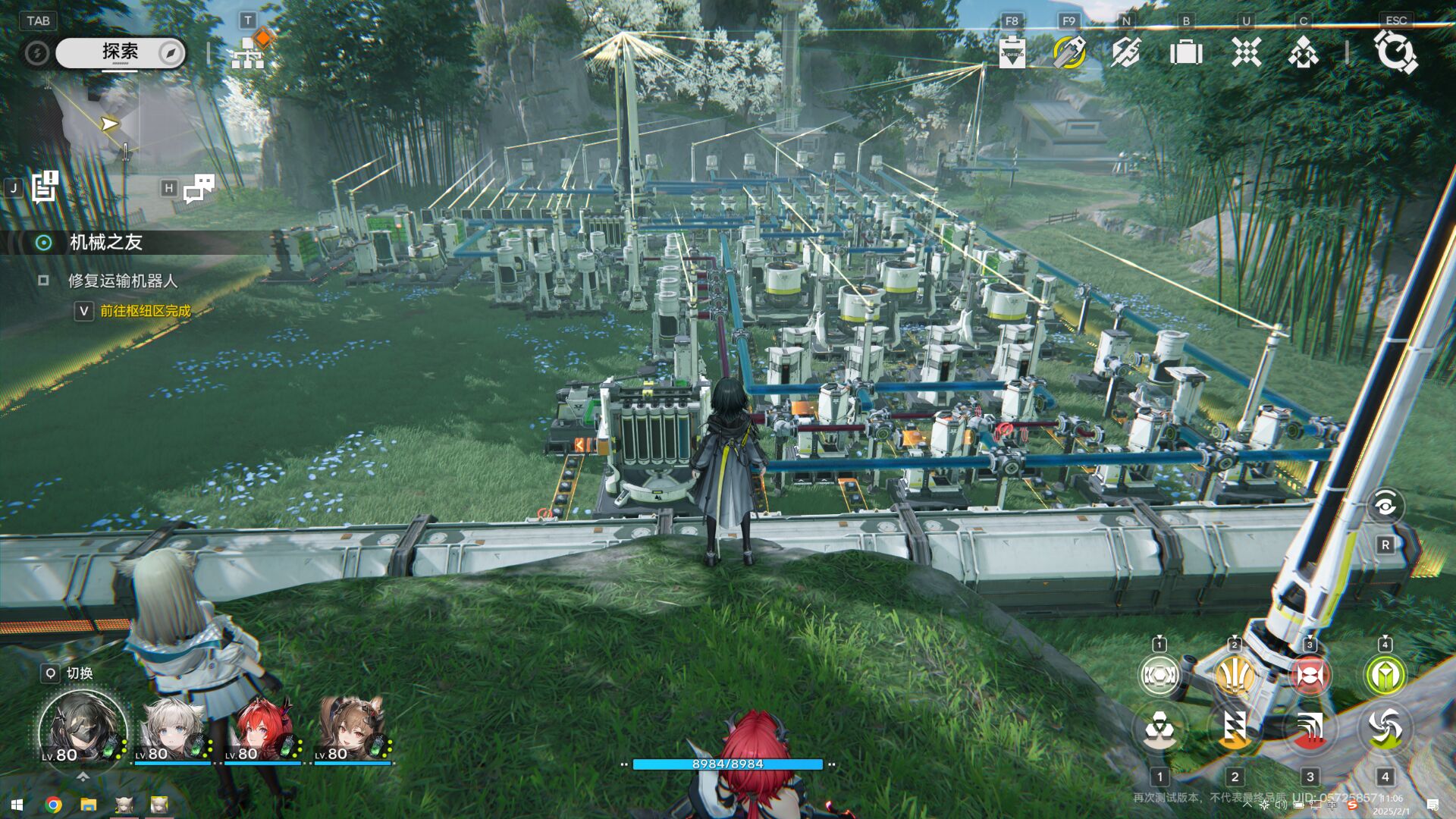Viewport: 1456px width, 819px height.
Task: Open the briefcase backpack
Action: [1186, 53]
